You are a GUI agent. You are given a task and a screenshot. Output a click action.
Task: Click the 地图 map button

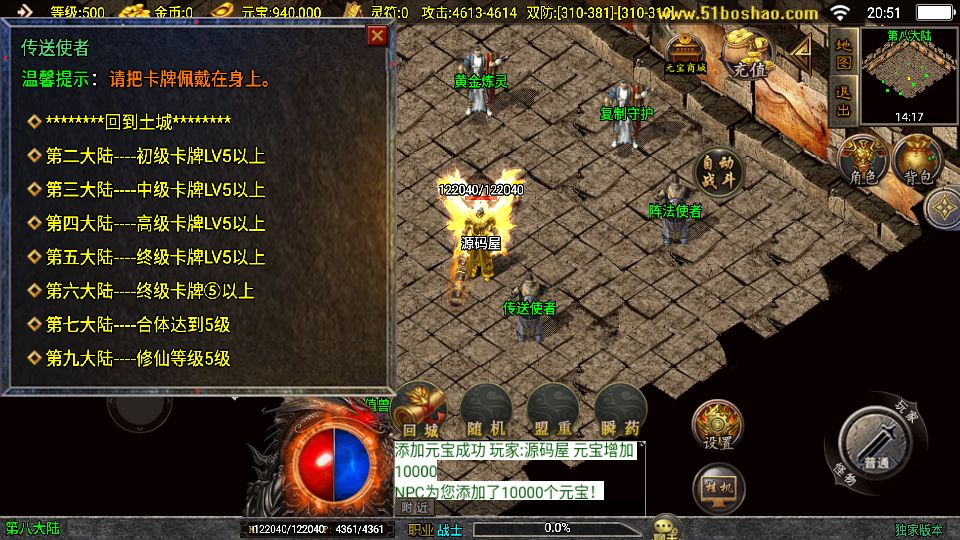coord(843,54)
